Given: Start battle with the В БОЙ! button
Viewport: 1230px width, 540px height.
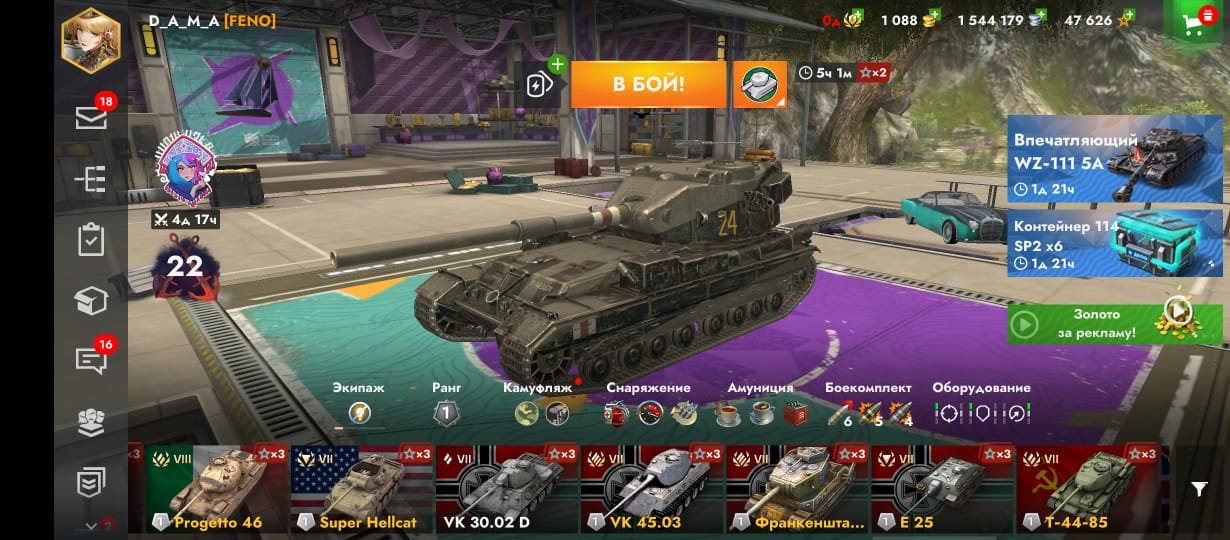Looking at the screenshot, I should (x=648, y=84).
